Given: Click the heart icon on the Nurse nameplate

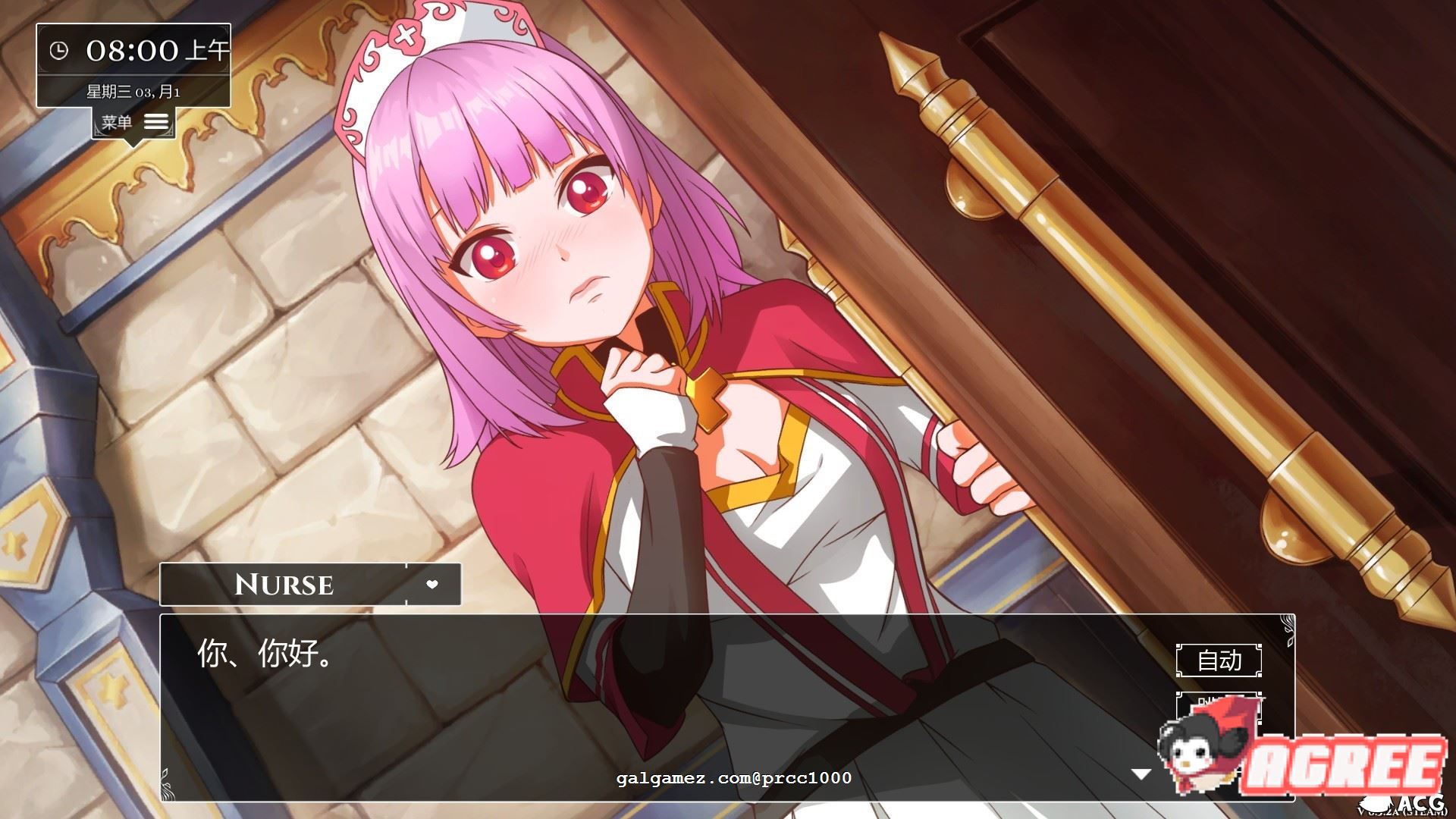Looking at the screenshot, I should 432,585.
